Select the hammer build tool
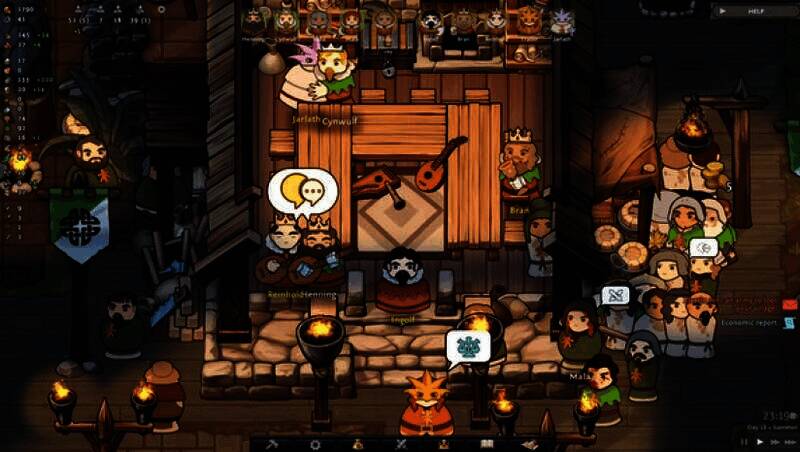The height and width of the screenshot is (452, 800). [270, 443]
